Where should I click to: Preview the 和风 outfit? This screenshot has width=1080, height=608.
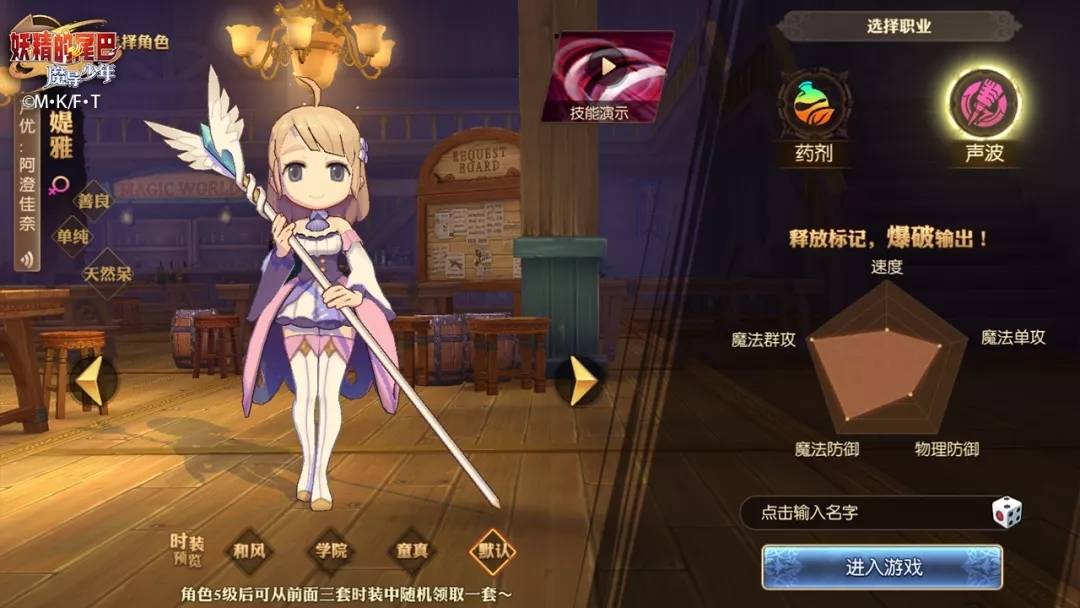click(x=248, y=550)
